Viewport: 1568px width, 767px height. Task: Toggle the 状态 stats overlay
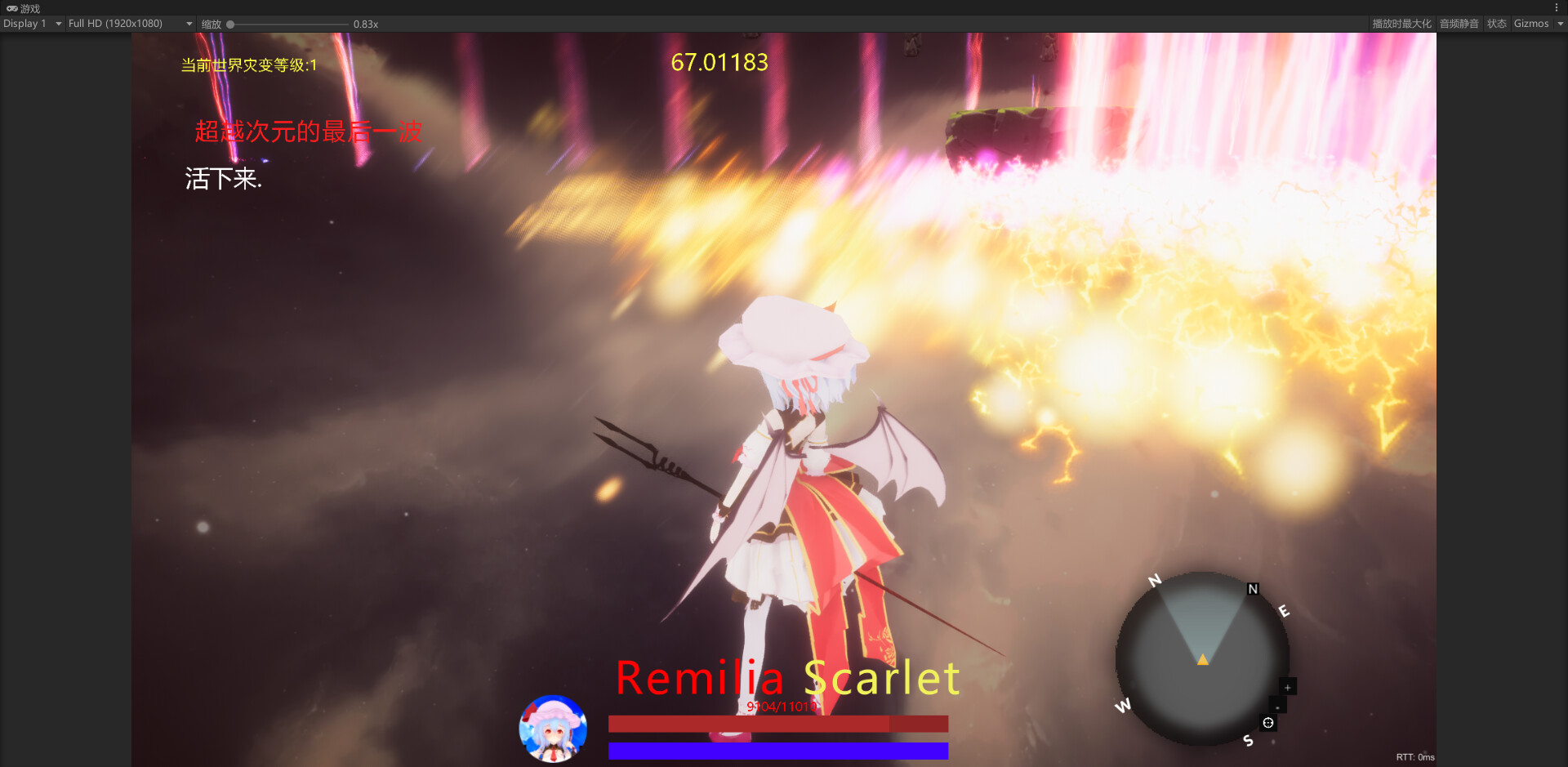click(x=1497, y=24)
